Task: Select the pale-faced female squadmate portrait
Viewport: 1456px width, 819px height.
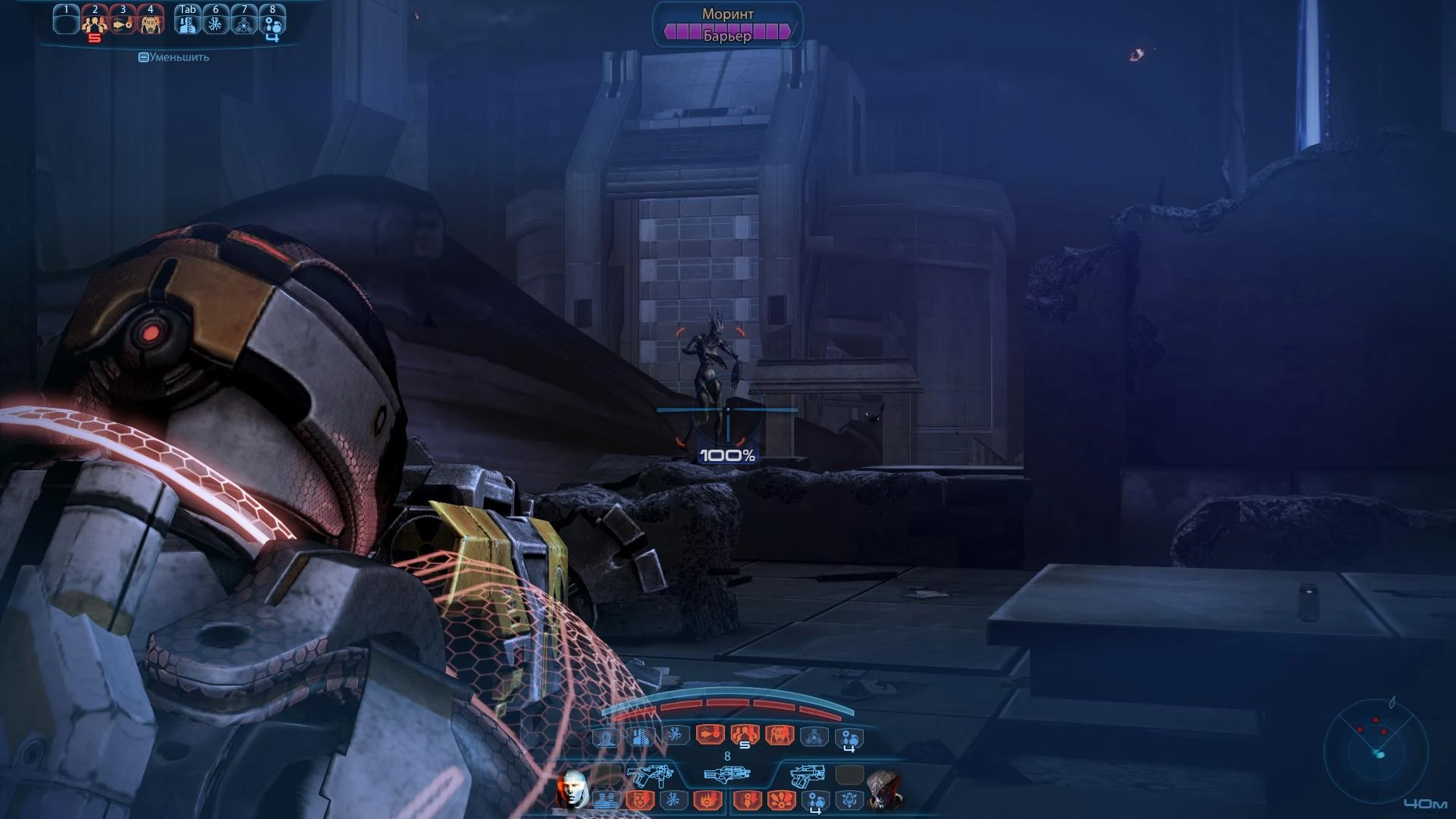Action: tap(573, 789)
